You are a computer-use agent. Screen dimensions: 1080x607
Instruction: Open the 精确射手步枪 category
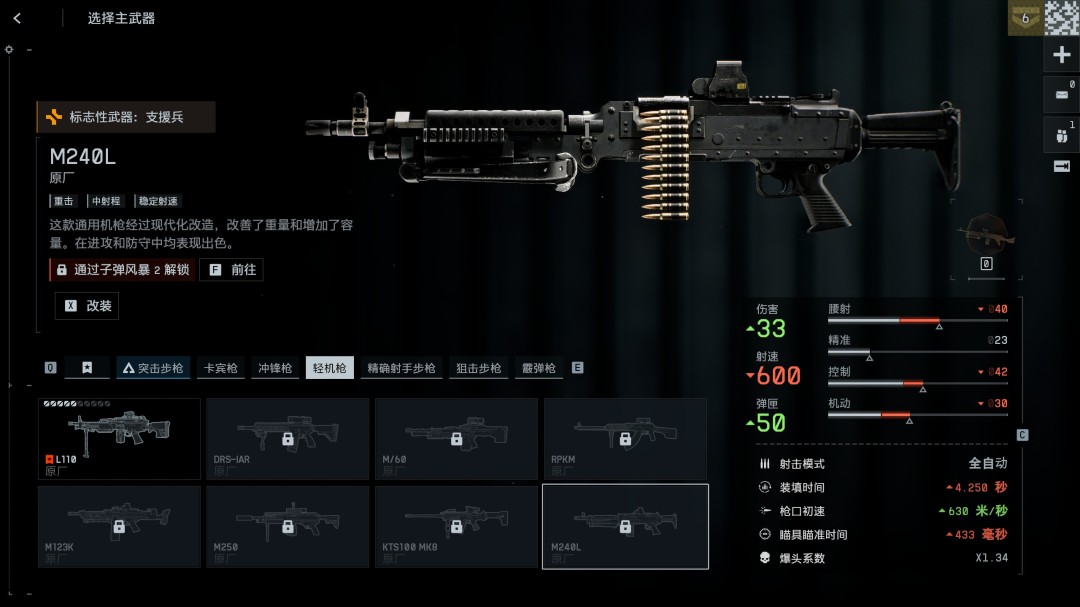(401, 368)
